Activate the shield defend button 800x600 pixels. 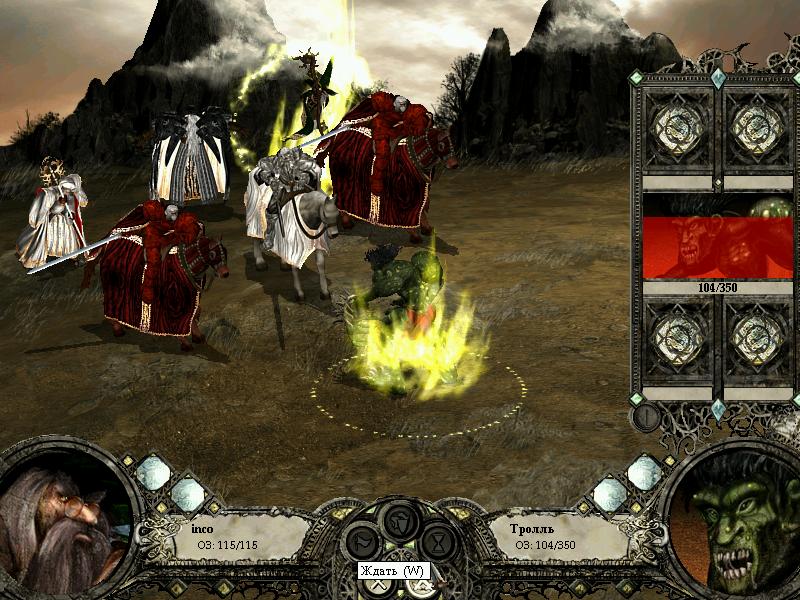pos(399,519)
